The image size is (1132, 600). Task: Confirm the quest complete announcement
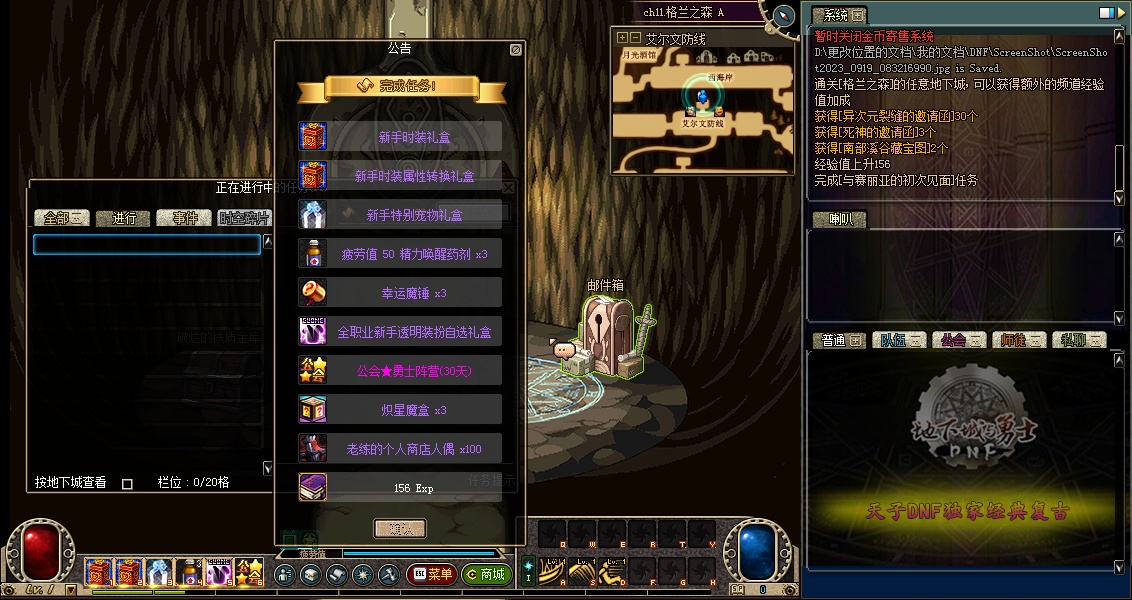click(x=400, y=528)
